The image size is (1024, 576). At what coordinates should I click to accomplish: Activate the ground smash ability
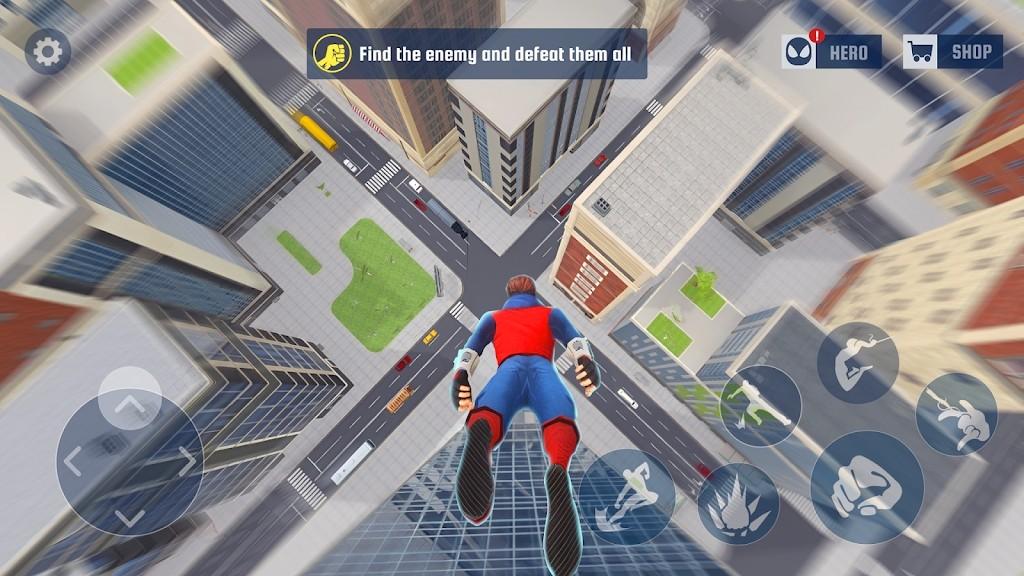(738, 503)
